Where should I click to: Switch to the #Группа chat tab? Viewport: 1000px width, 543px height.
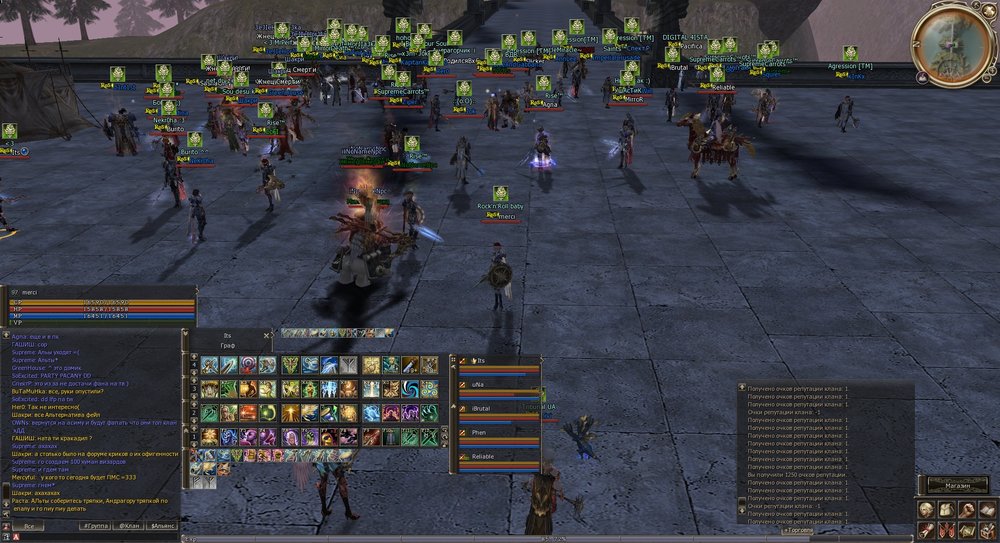pos(96,525)
